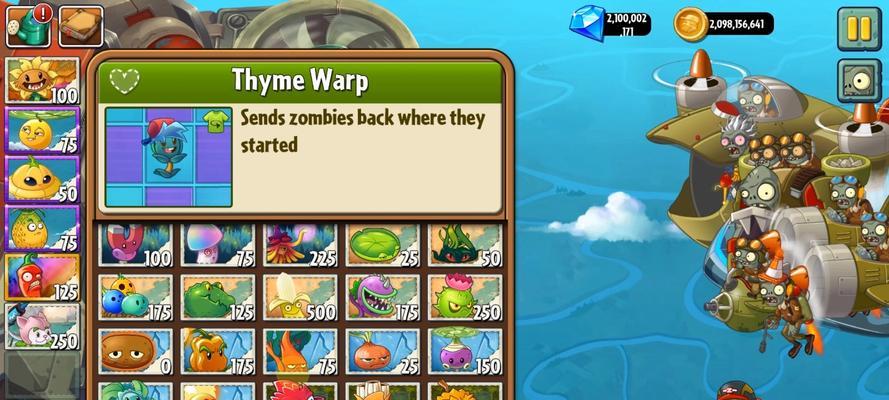
Task: Select the pink cat plant costing 250
Action: 42,327
